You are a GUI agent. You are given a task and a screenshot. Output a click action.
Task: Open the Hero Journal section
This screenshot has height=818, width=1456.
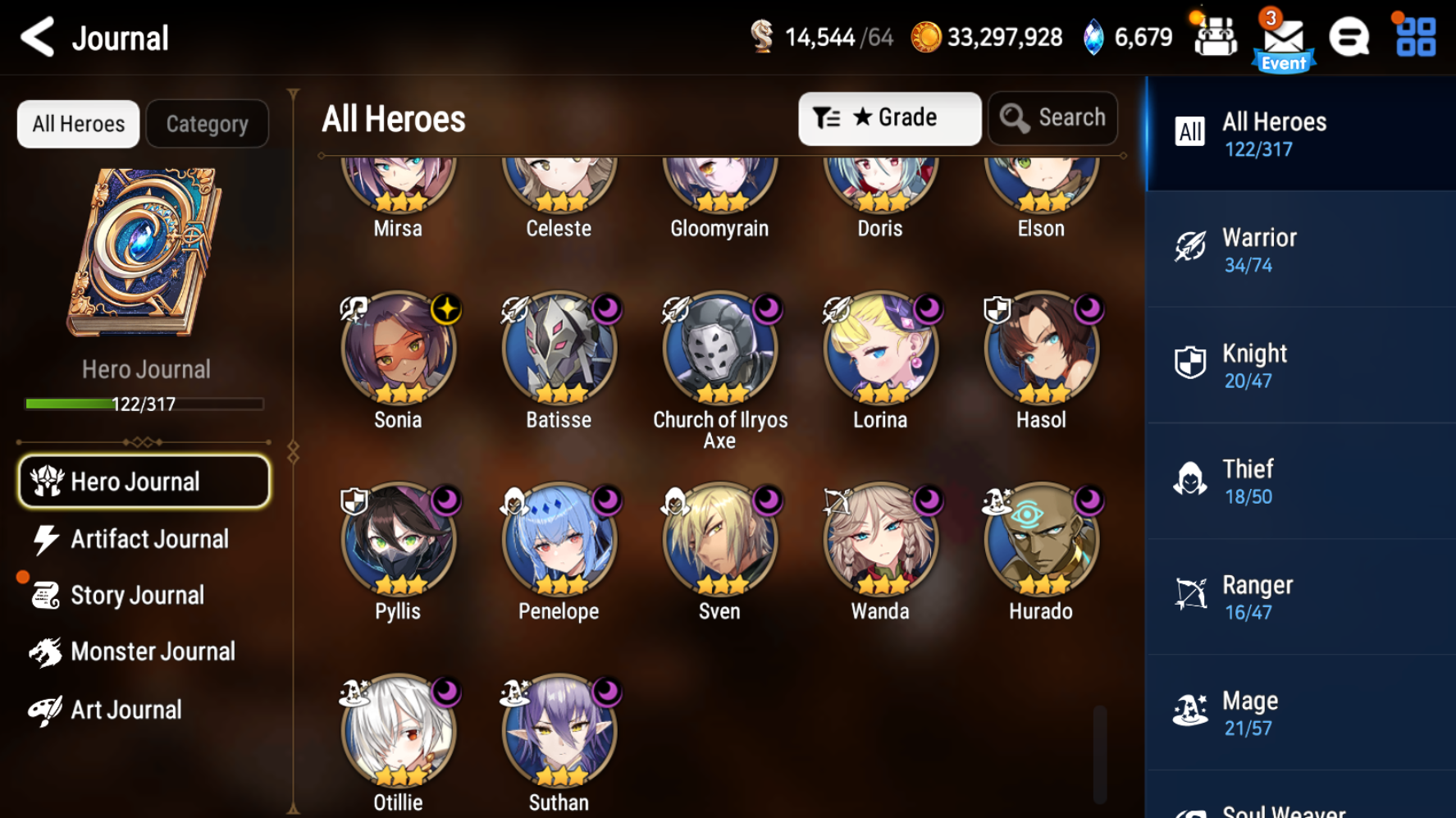(x=144, y=481)
